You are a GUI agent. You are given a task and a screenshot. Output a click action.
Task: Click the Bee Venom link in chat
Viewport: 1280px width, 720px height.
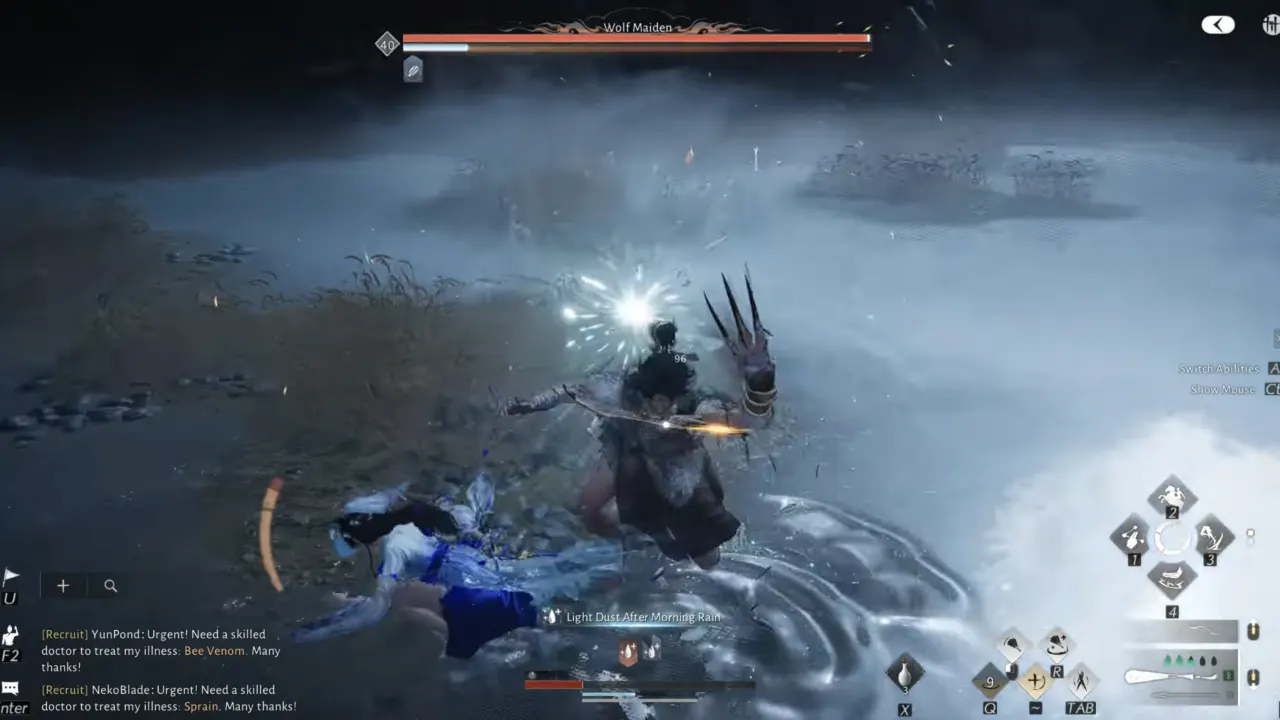212,649
